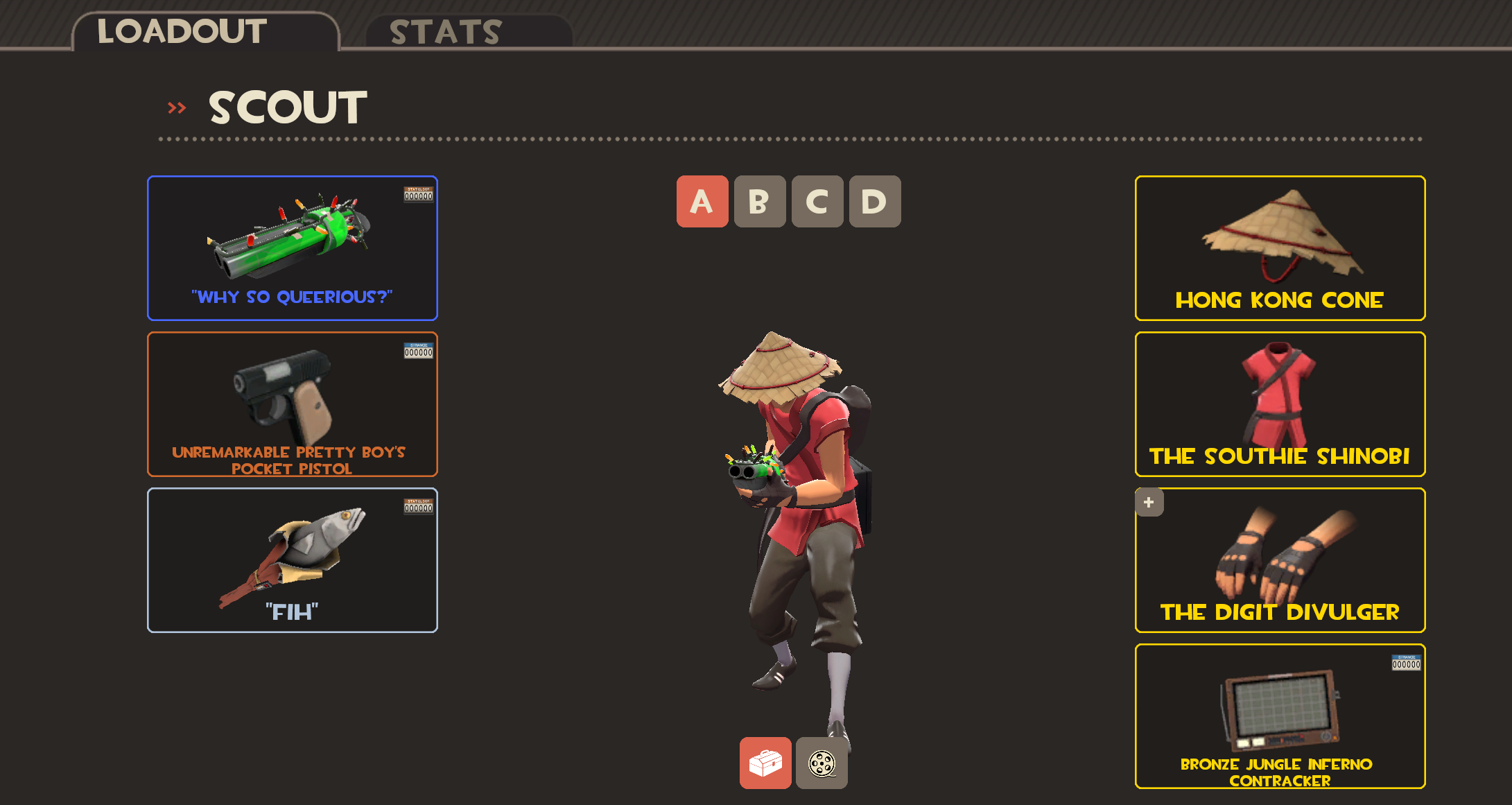
Task: Choose the Bronze Jungle Inferno ConTracker slot
Action: (x=1279, y=716)
